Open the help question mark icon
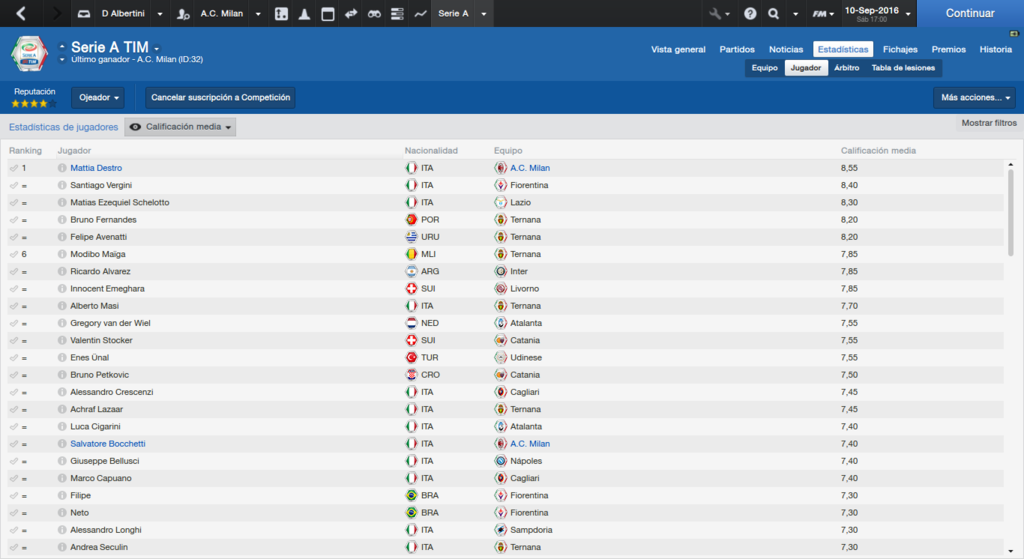 [x=750, y=14]
